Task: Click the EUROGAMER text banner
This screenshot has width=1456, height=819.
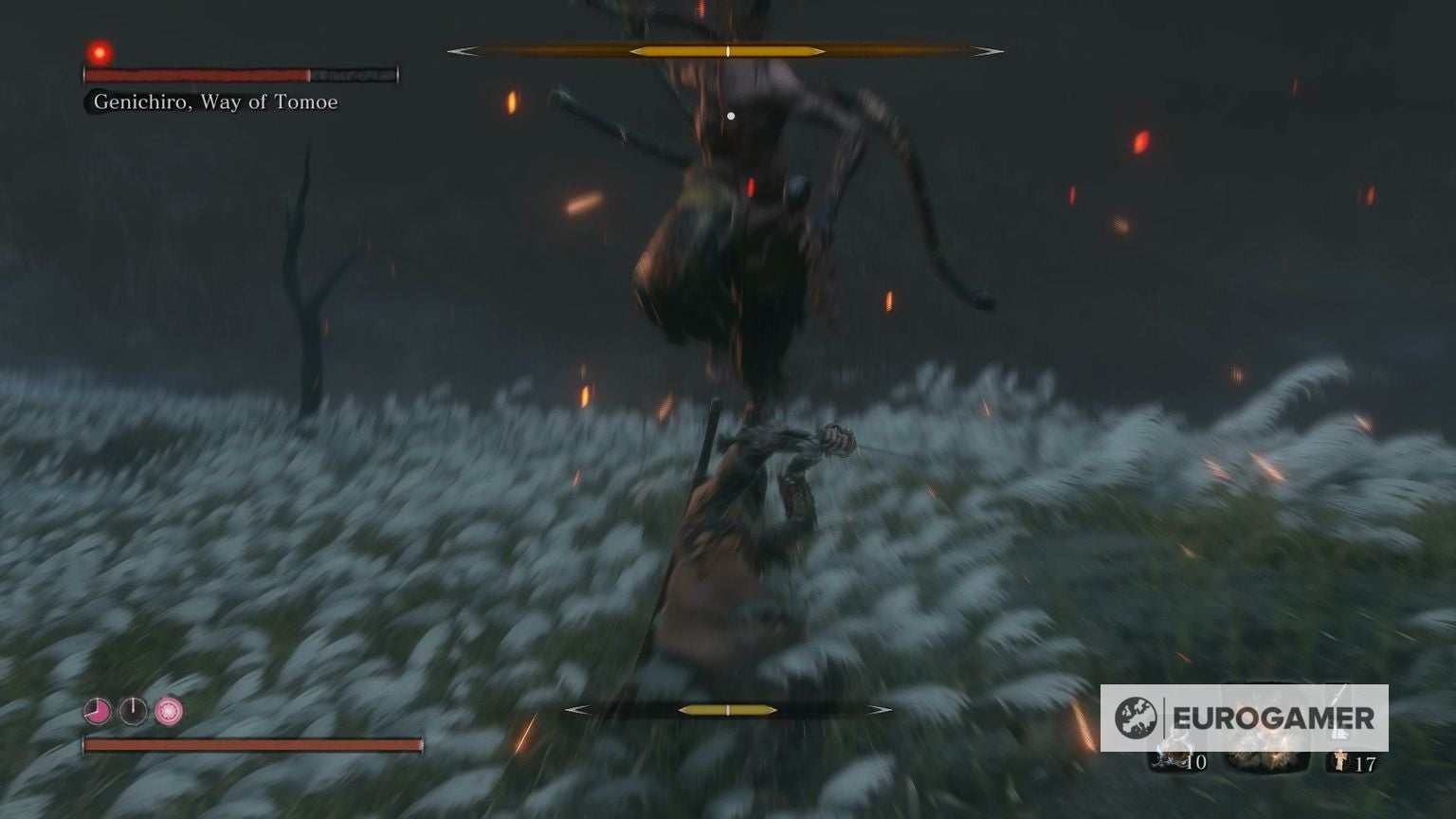Action: point(1273,718)
